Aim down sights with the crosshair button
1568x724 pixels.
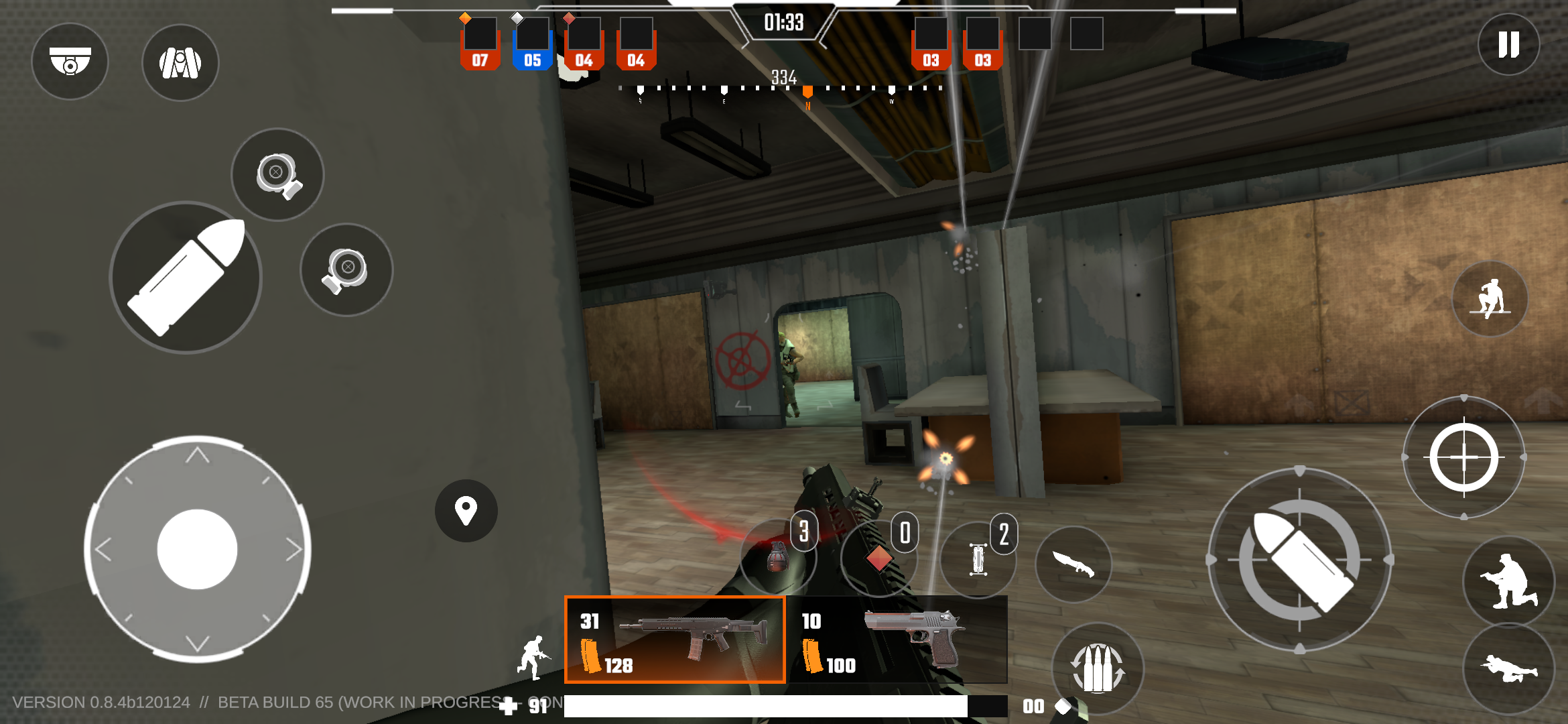coord(1464,457)
